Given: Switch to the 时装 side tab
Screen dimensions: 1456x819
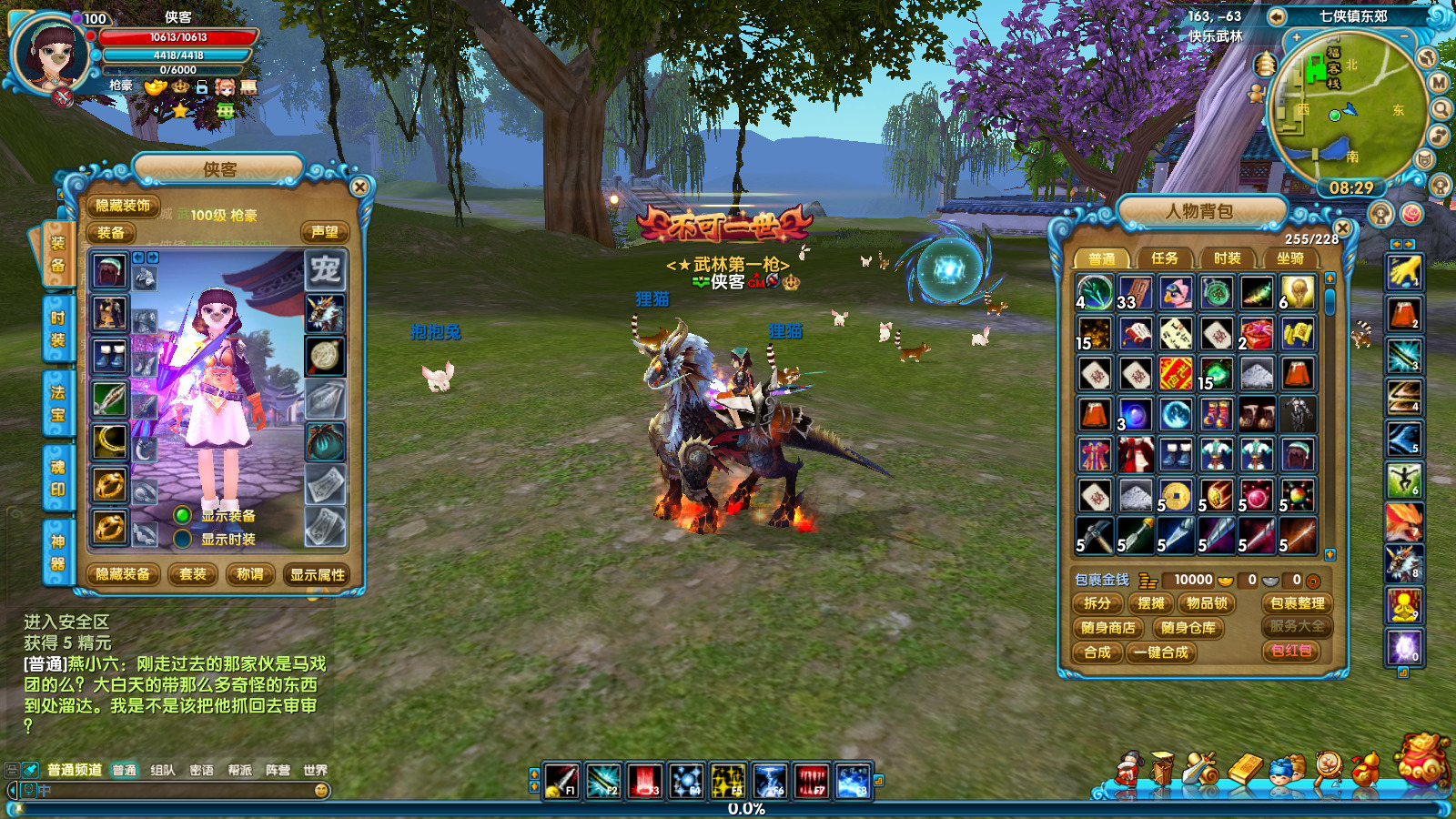Looking at the screenshot, I should (x=57, y=329).
